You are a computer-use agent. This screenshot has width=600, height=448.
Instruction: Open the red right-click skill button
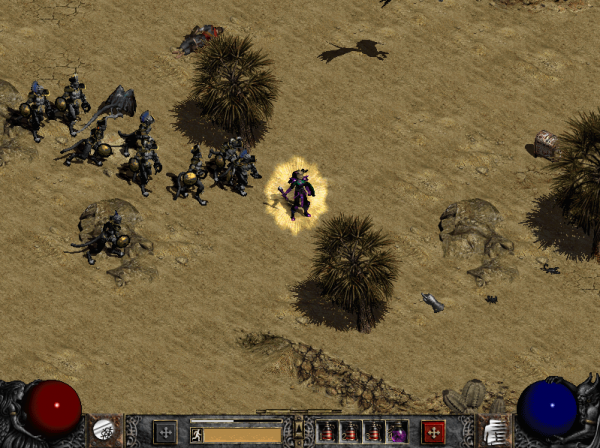(433, 432)
